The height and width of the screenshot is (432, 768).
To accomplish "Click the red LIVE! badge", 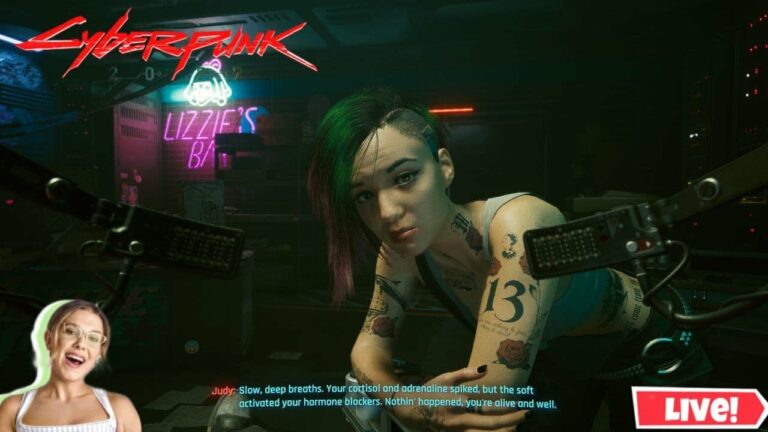I will [699, 407].
